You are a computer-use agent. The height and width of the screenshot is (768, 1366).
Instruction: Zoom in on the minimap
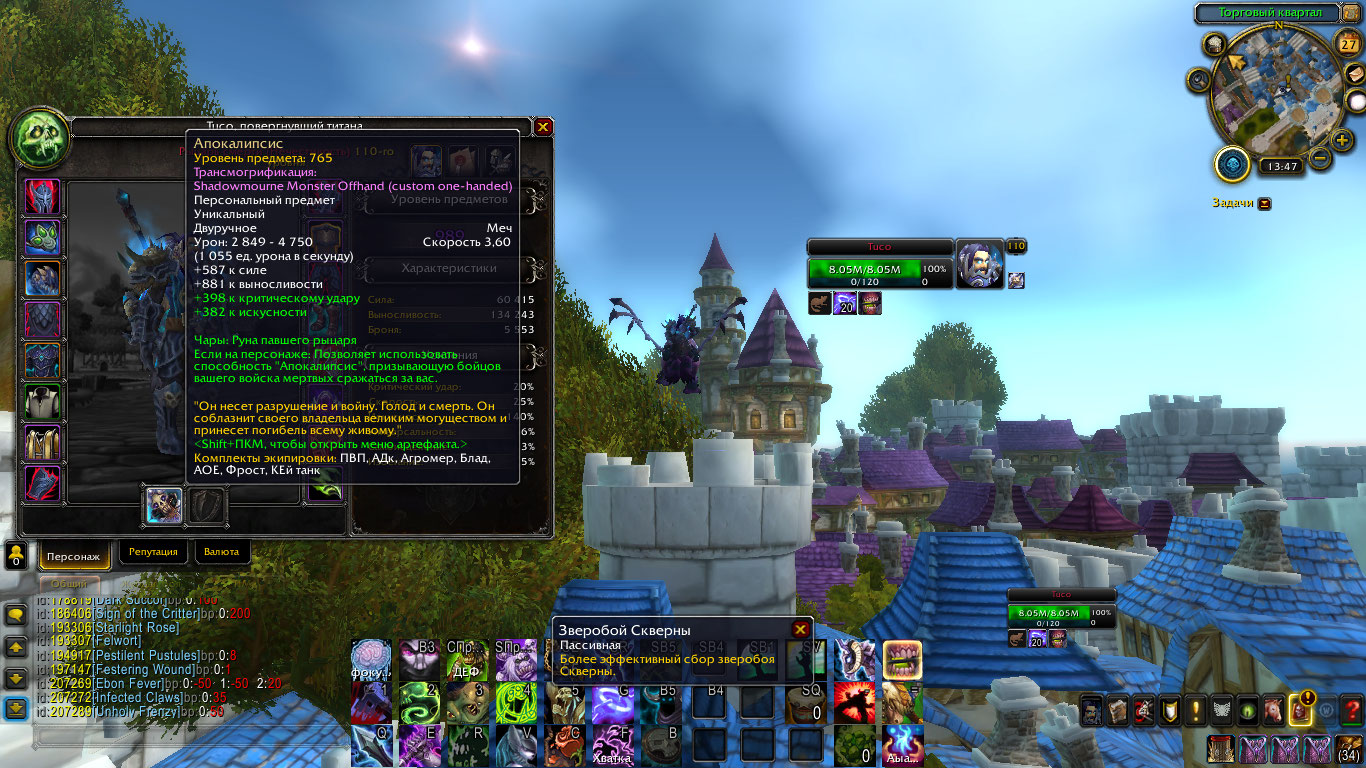1341,139
